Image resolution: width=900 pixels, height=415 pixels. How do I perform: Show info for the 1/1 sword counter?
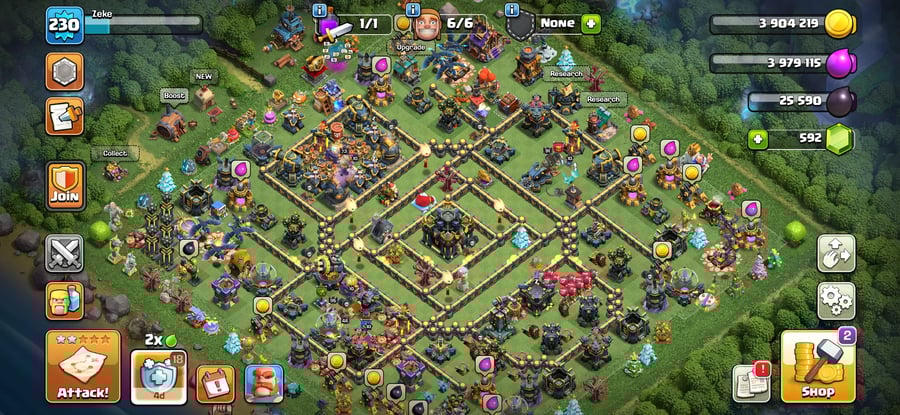[x=320, y=11]
